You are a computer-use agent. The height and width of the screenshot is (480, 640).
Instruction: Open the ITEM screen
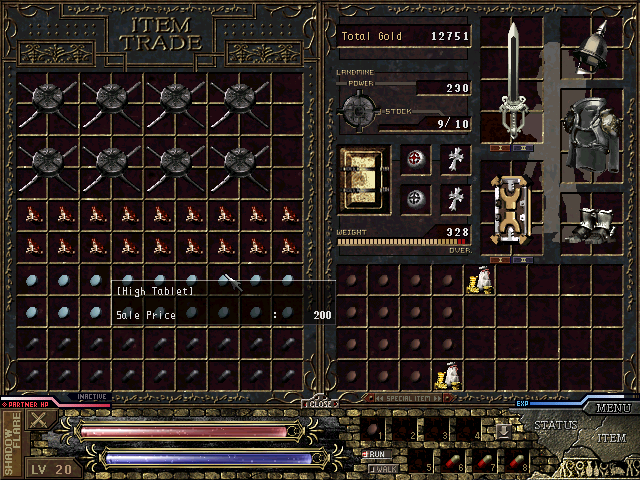pos(611,438)
